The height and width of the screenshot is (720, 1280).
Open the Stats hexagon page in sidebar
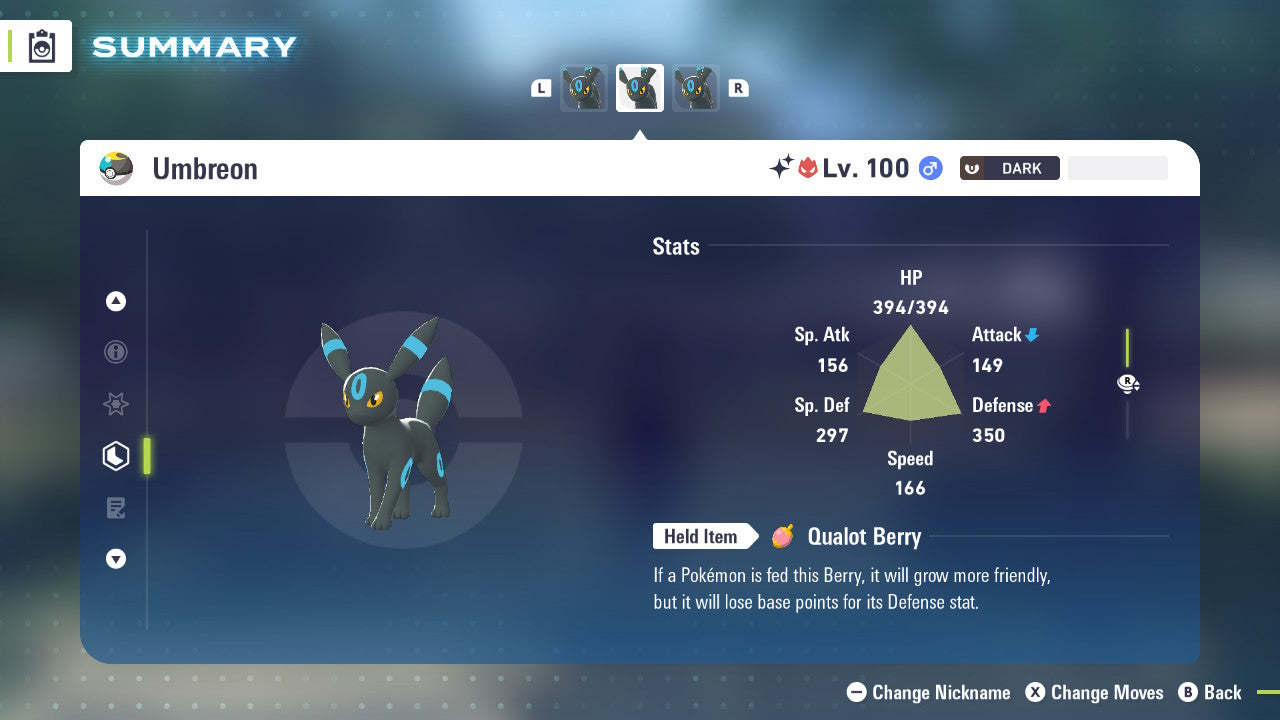116,456
